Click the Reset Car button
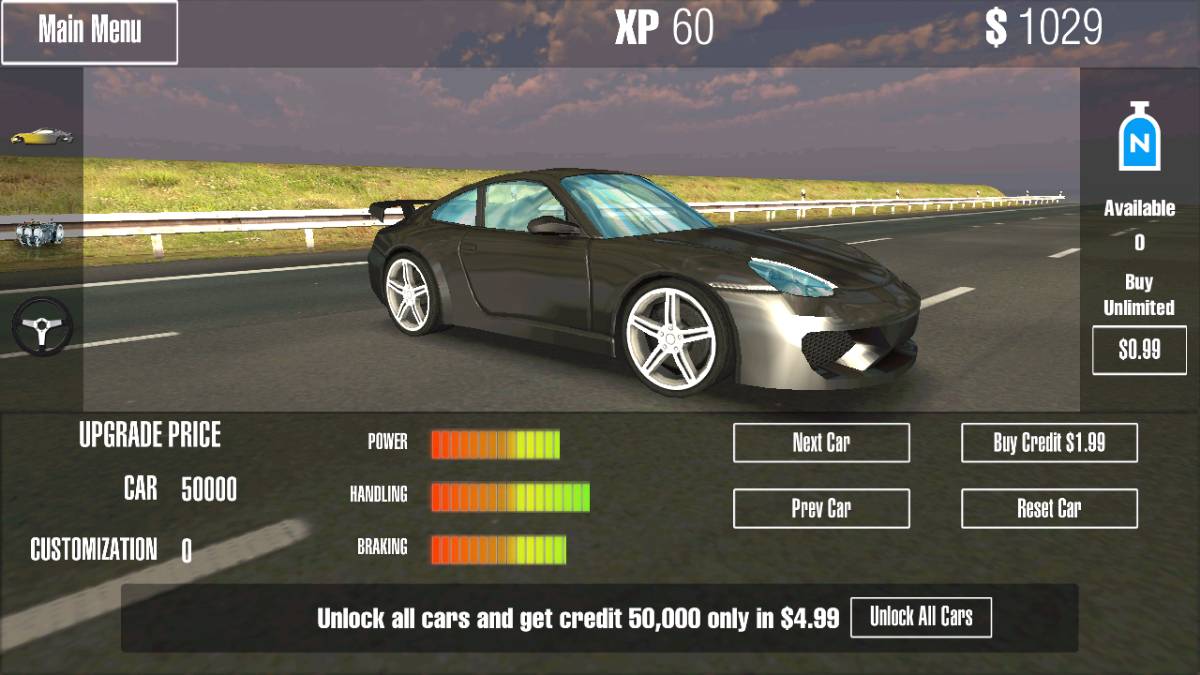This screenshot has height=675, width=1200. (x=1049, y=508)
